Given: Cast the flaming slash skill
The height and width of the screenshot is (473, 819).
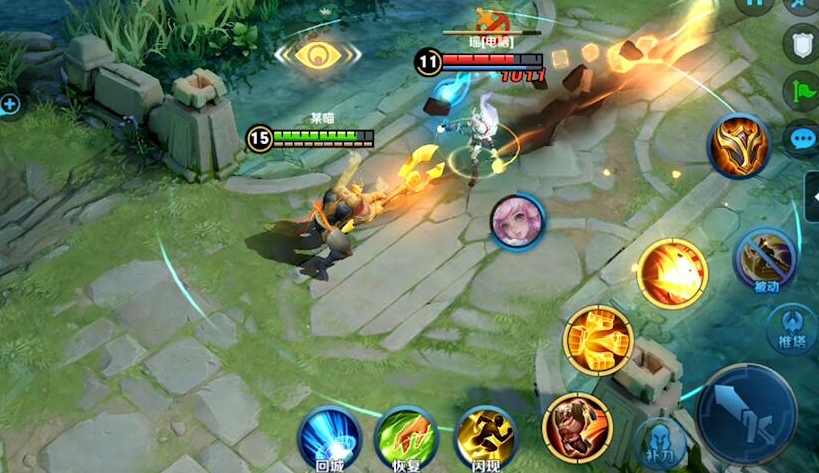Looking at the screenshot, I should [x=672, y=272].
